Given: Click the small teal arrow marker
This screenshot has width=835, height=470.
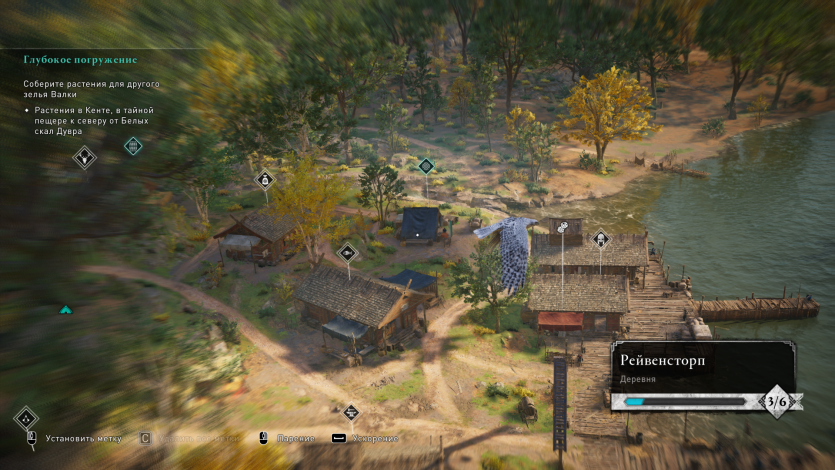Looking at the screenshot, I should [x=66, y=310].
